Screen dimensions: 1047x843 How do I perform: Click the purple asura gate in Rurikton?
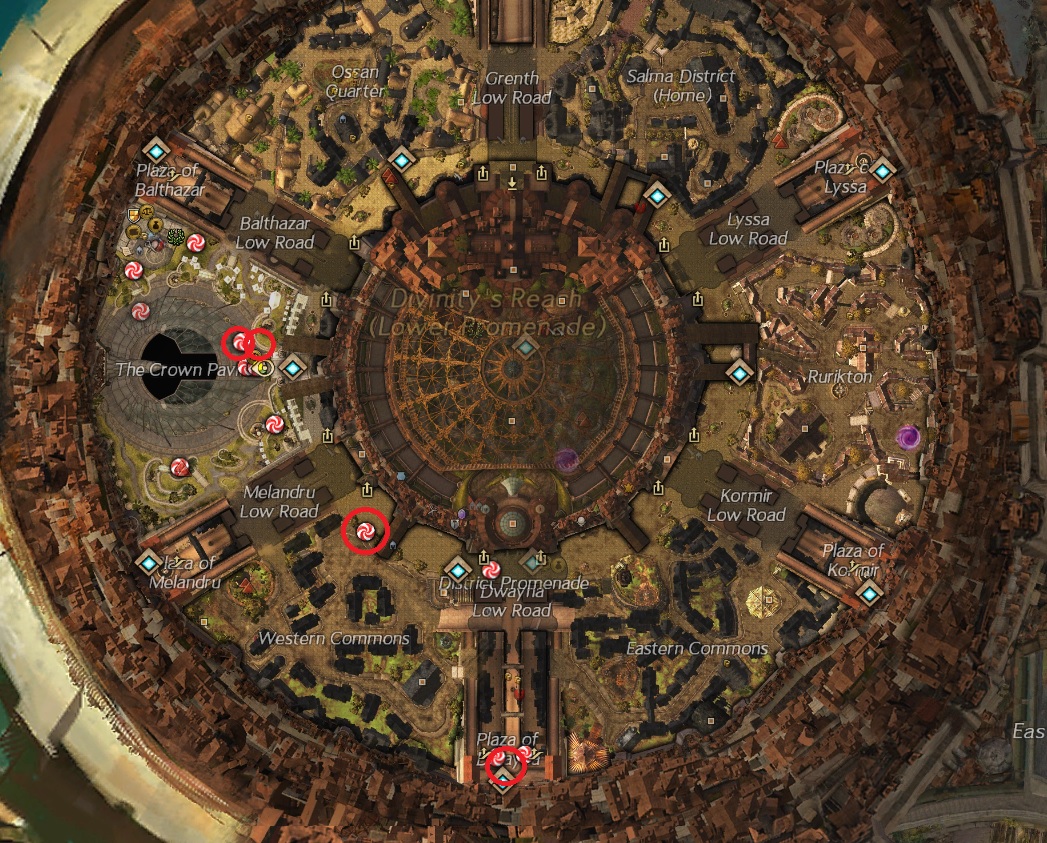[909, 437]
